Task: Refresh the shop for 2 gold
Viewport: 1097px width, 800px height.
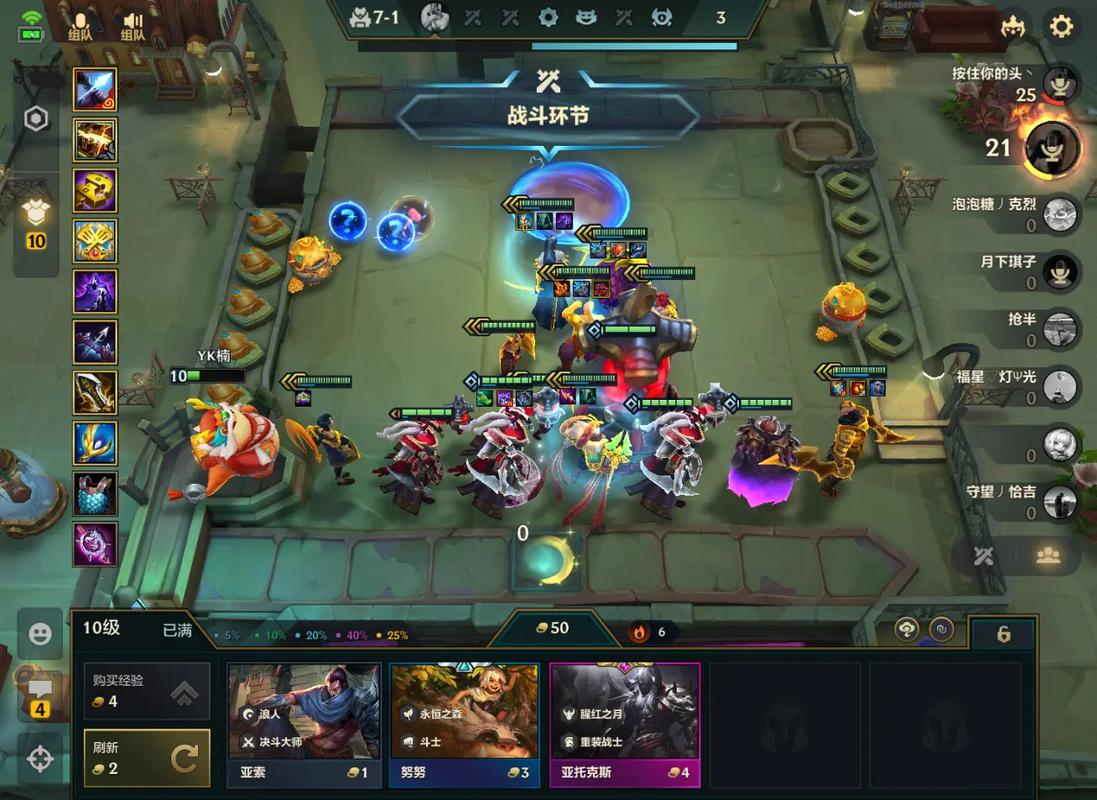Action: click(x=147, y=758)
